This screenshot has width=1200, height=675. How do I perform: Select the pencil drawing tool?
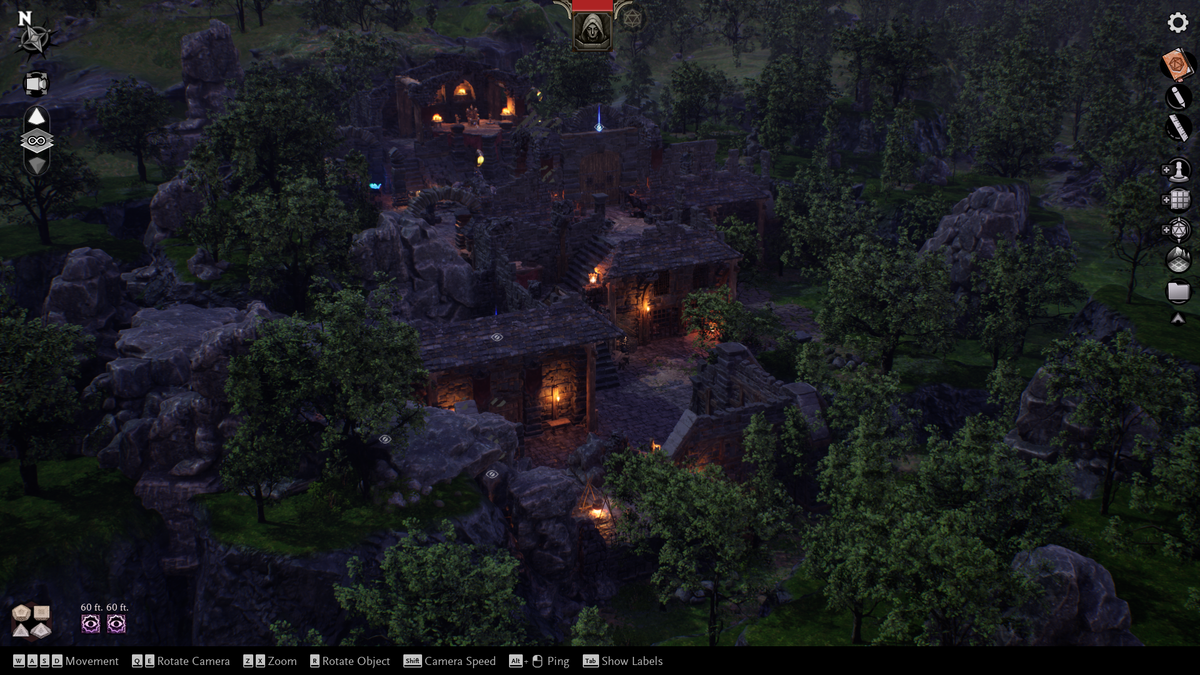1178,96
